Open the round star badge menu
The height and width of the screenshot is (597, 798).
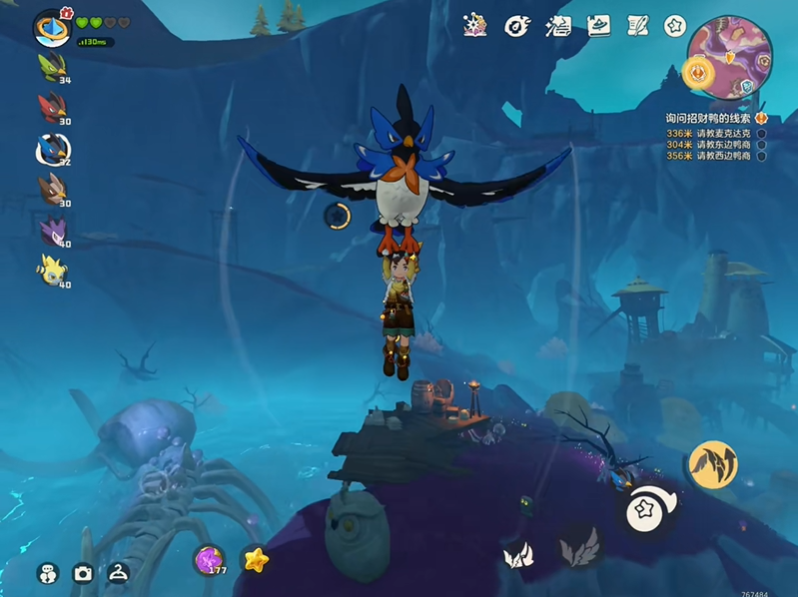[675, 25]
